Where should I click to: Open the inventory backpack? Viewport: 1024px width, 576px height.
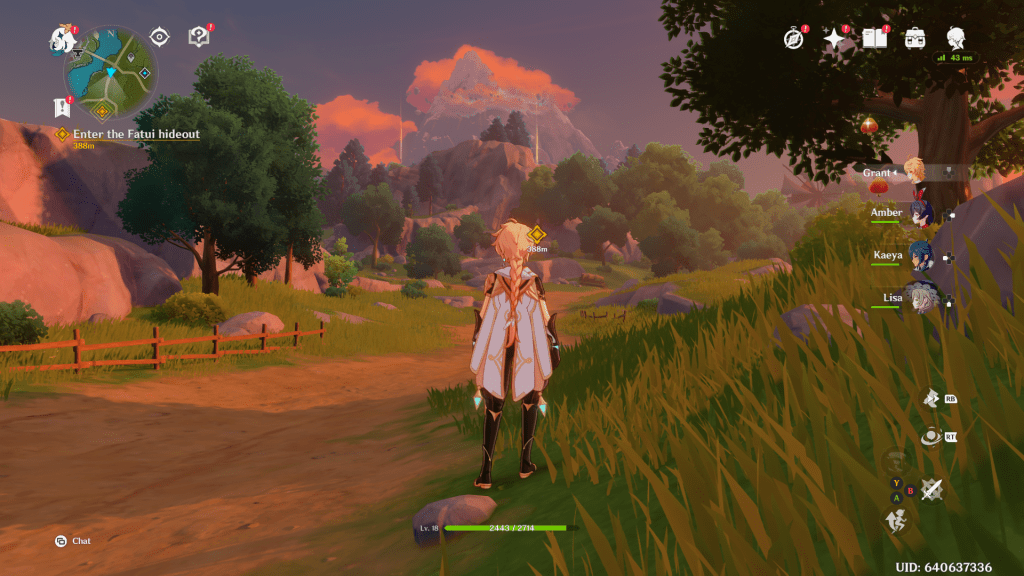[914, 38]
